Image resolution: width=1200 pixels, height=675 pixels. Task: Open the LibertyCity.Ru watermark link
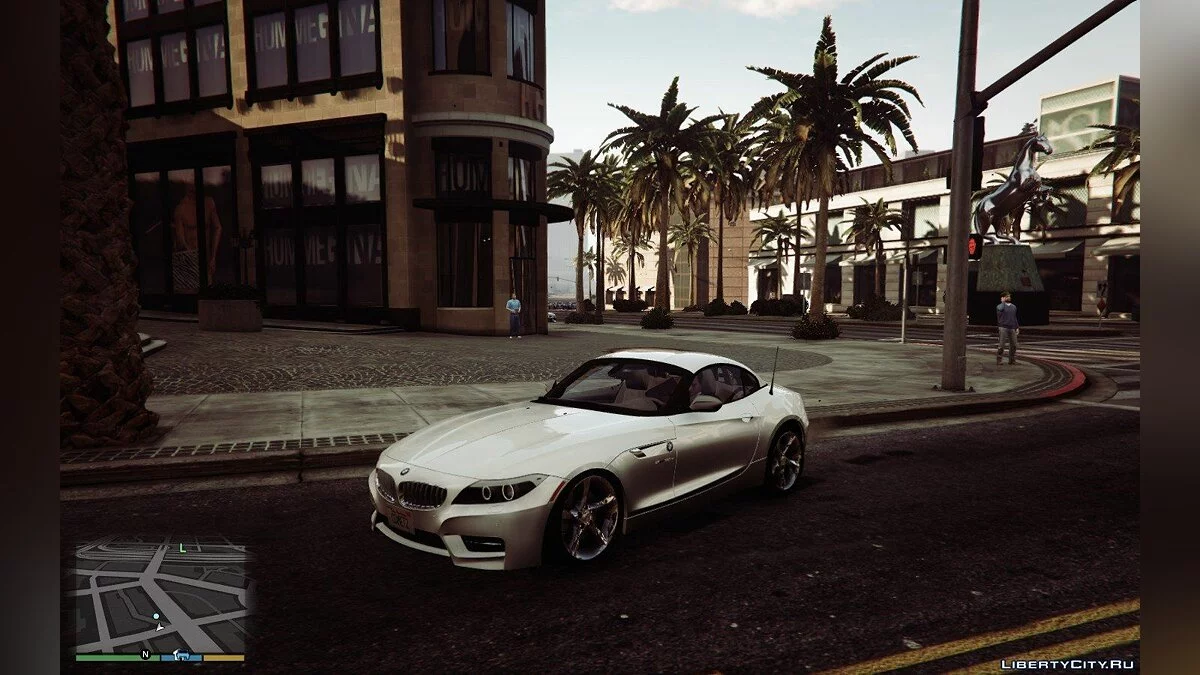(x=1066, y=664)
